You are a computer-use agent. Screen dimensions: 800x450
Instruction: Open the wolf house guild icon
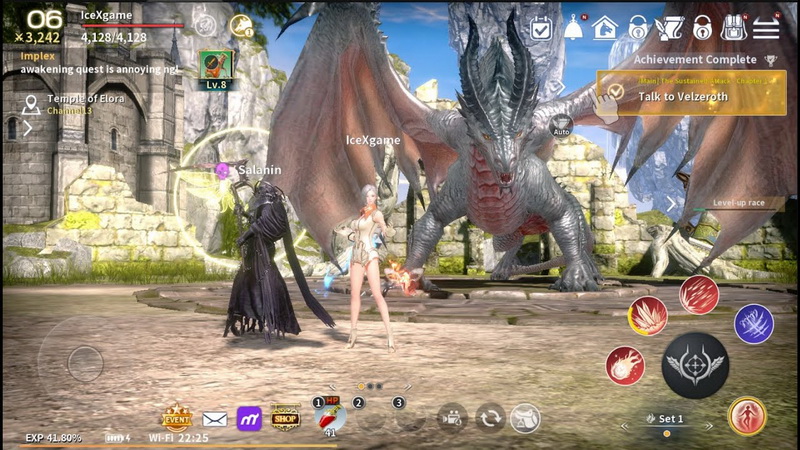[604, 28]
